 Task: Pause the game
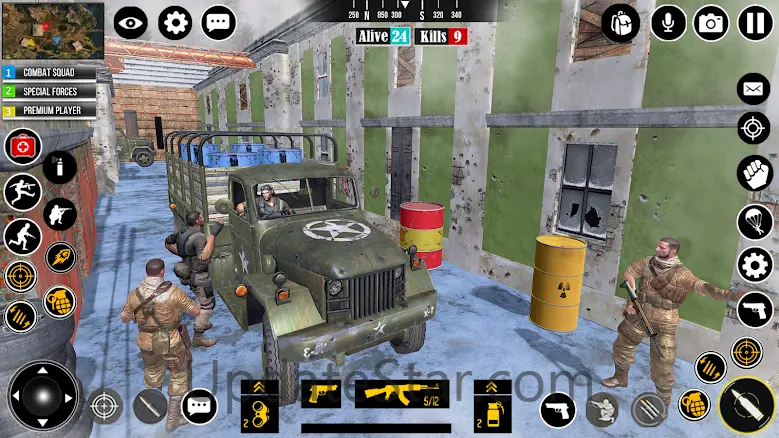(755, 23)
